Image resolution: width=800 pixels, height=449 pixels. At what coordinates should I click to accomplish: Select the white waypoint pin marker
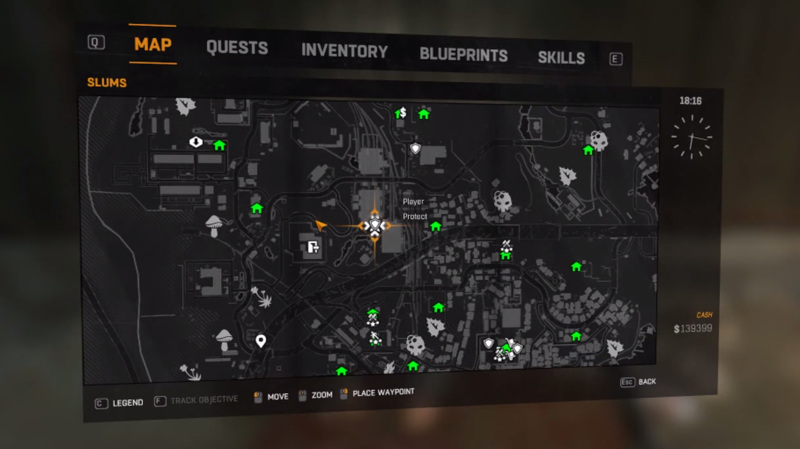[261, 342]
